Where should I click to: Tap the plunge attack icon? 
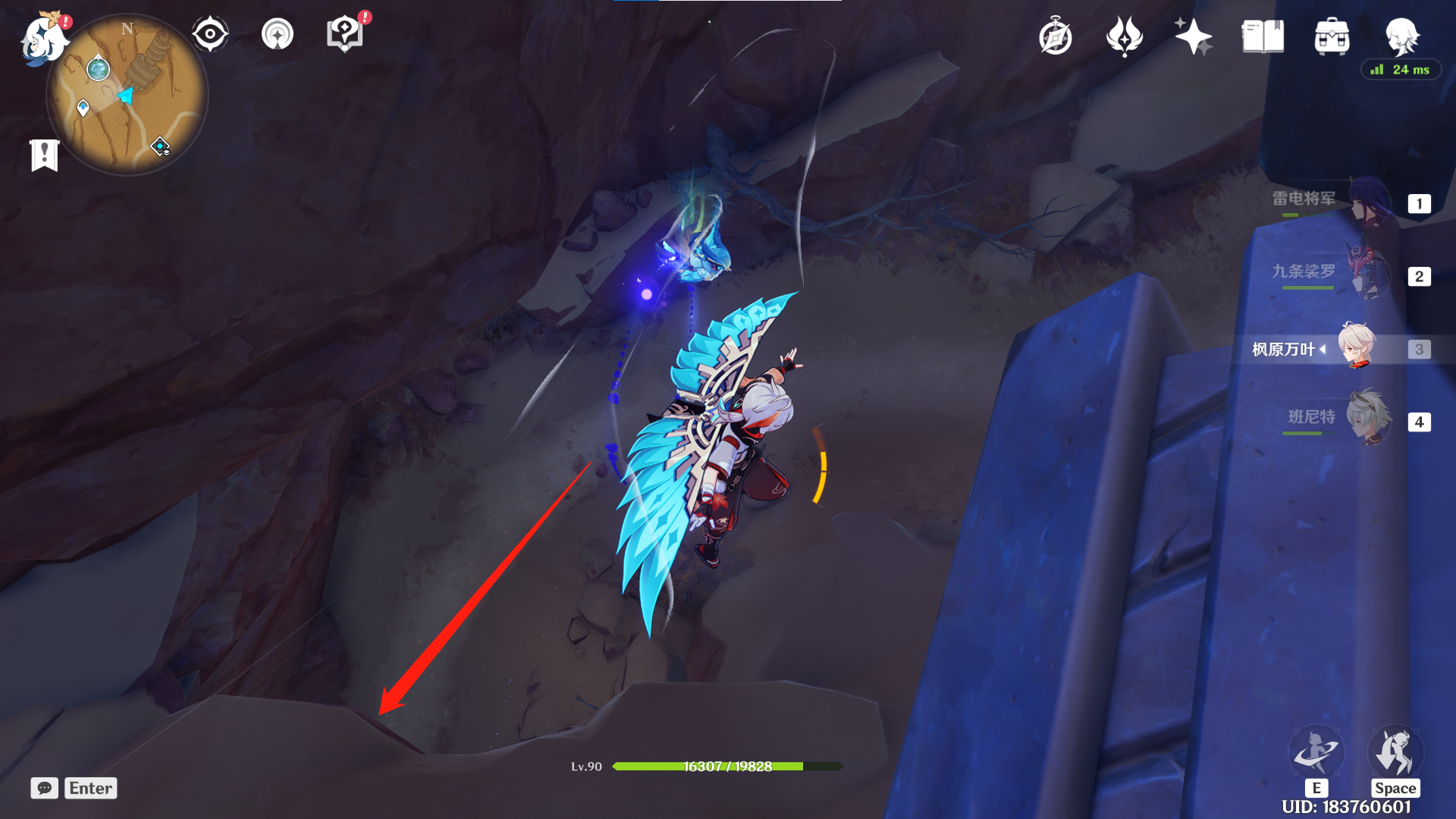pos(1395,752)
